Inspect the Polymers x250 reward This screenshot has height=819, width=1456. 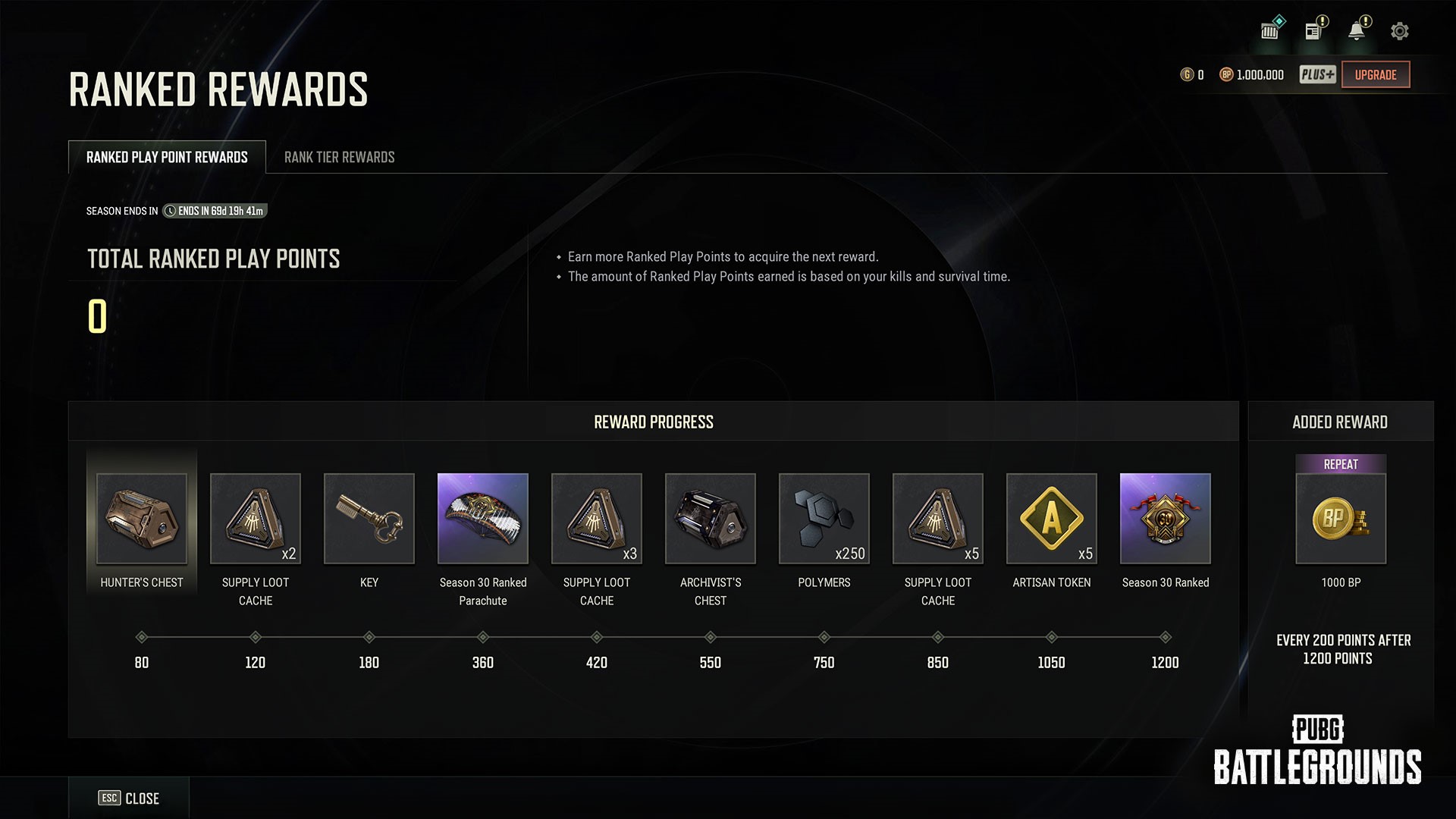(x=824, y=519)
